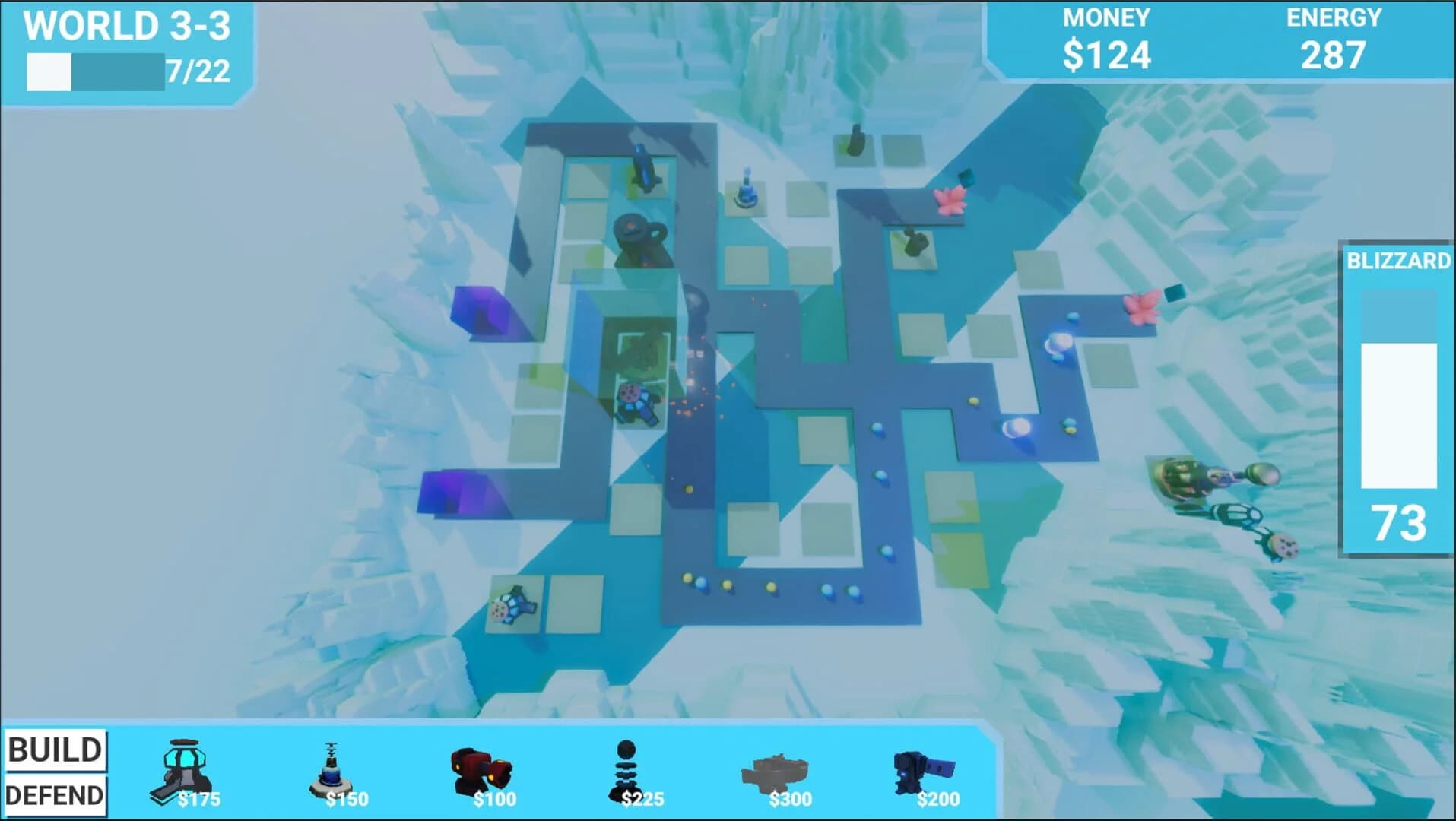The width and height of the screenshot is (1456, 821).
Task: Click the BLIZZARD panel header
Action: pos(1401,262)
